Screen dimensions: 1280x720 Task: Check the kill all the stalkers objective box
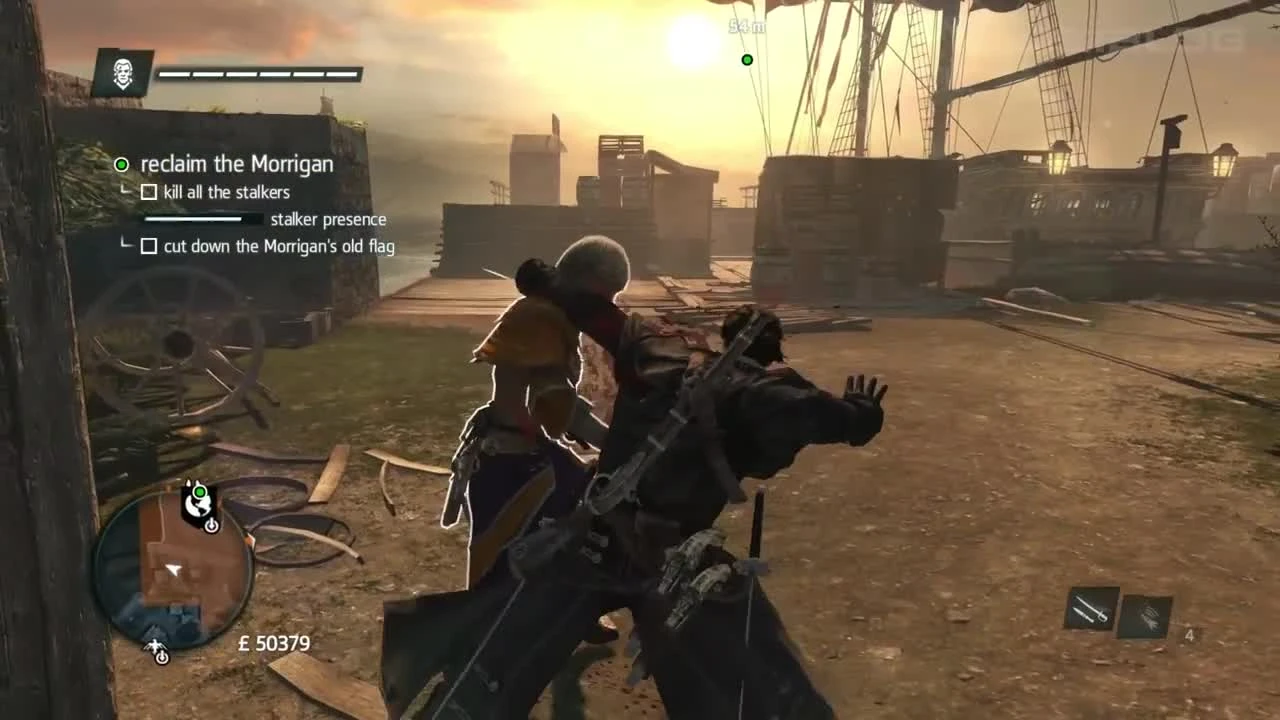(x=149, y=192)
